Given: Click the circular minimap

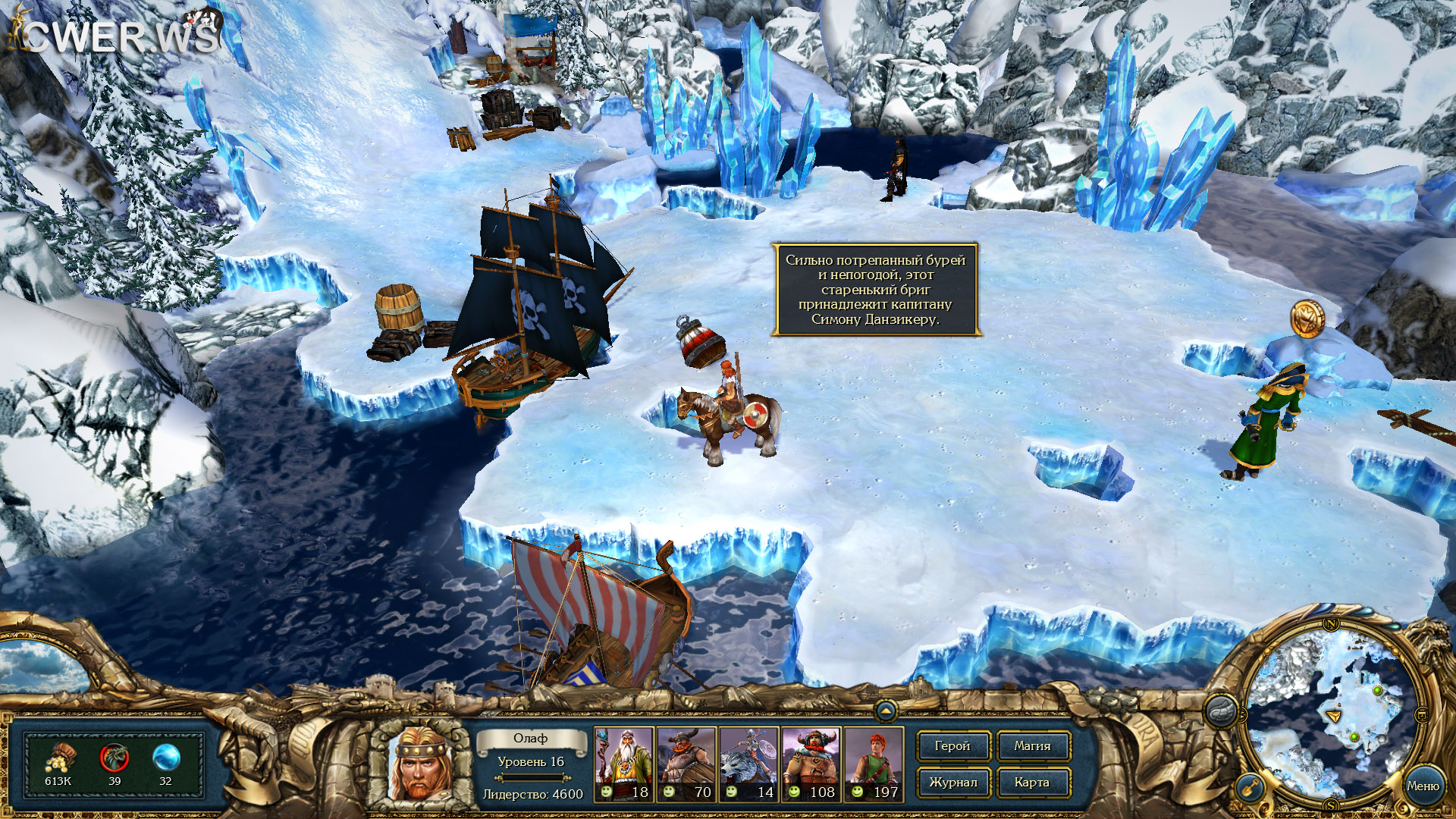Looking at the screenshot, I should click(1332, 714).
